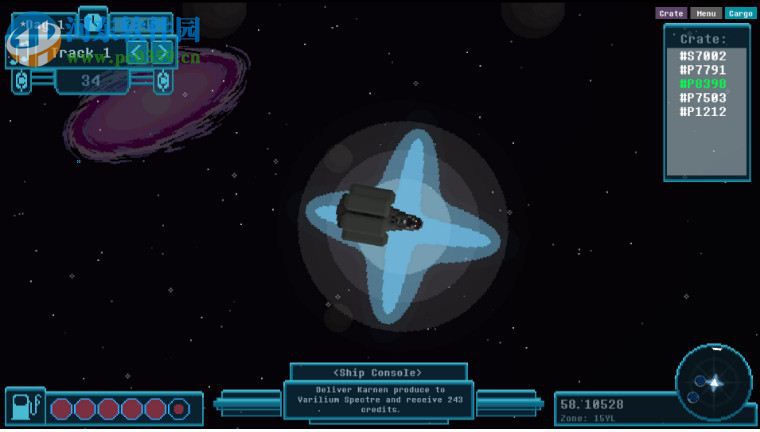
Task: Skip to the next music track
Action: point(163,53)
